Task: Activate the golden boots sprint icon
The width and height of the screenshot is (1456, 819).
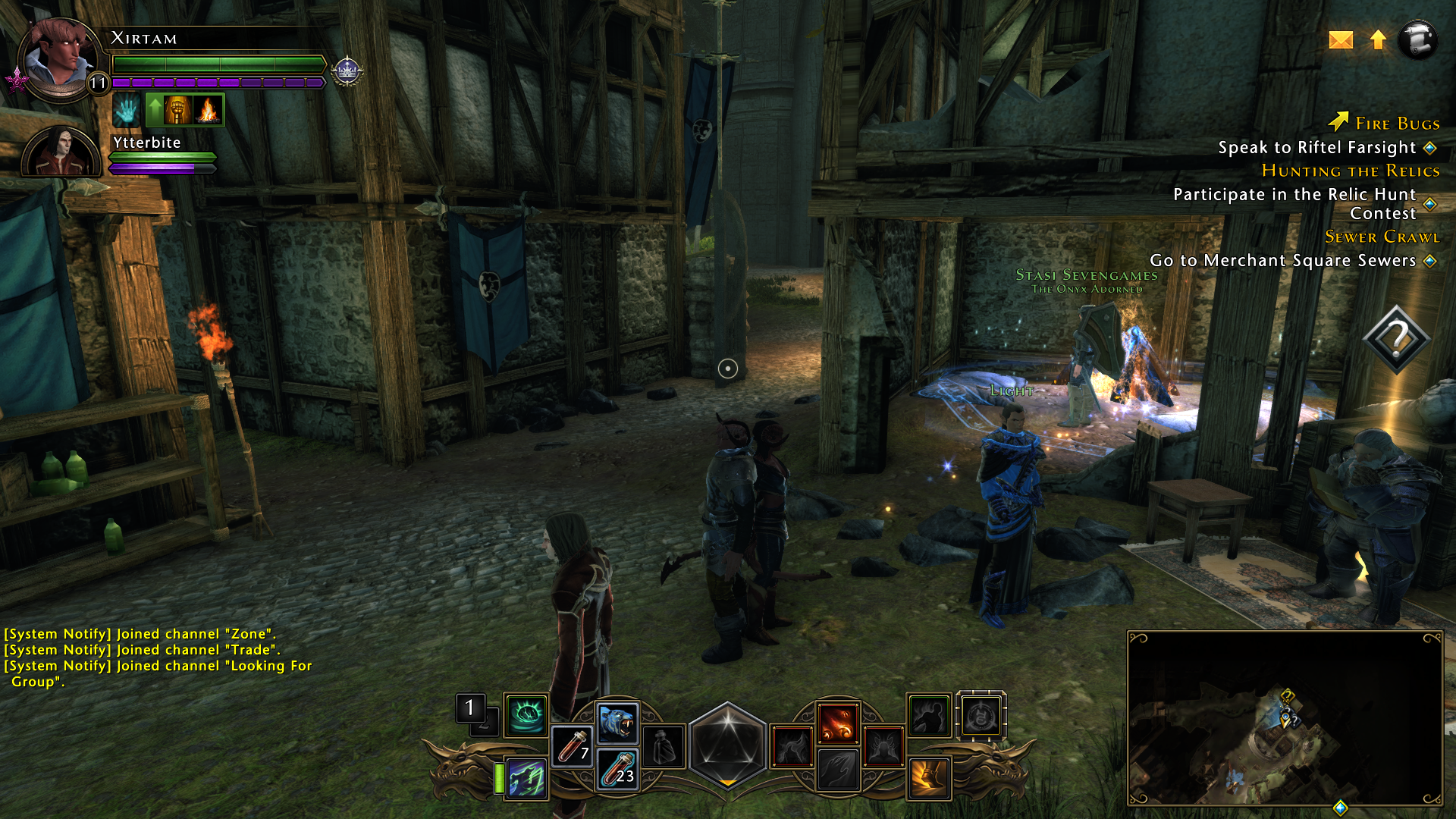Action: [928, 777]
